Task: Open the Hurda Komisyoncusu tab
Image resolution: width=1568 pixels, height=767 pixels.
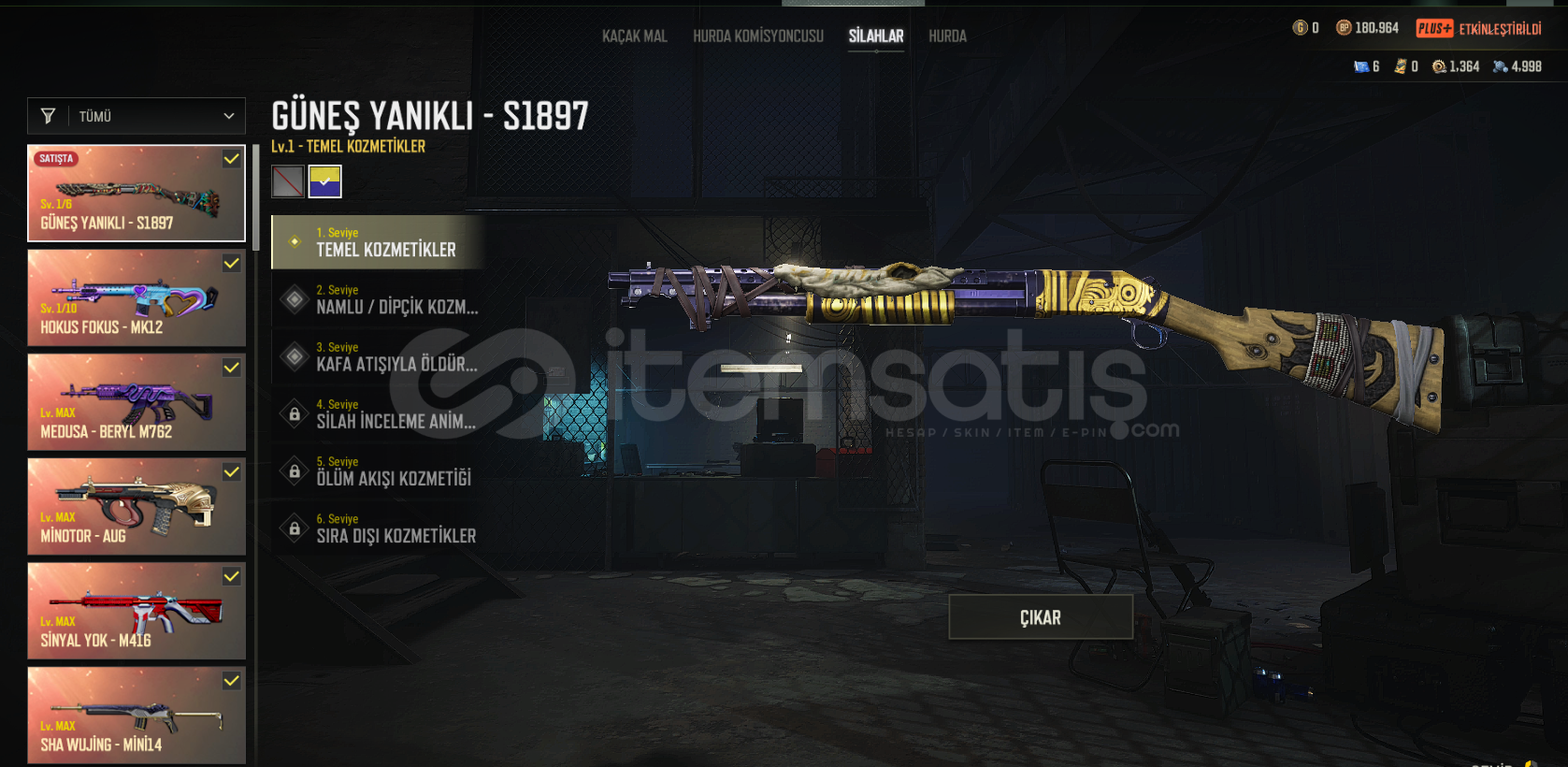Action: coord(758,36)
